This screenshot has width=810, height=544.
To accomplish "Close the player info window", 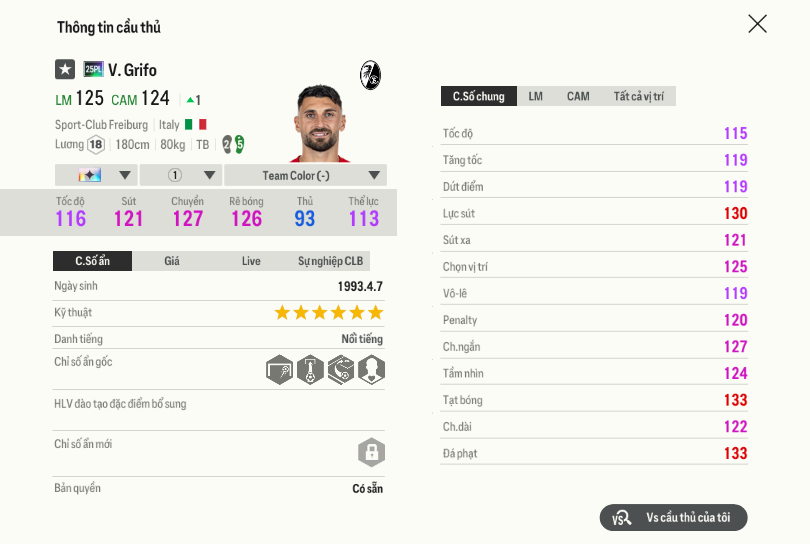I will tap(757, 24).
